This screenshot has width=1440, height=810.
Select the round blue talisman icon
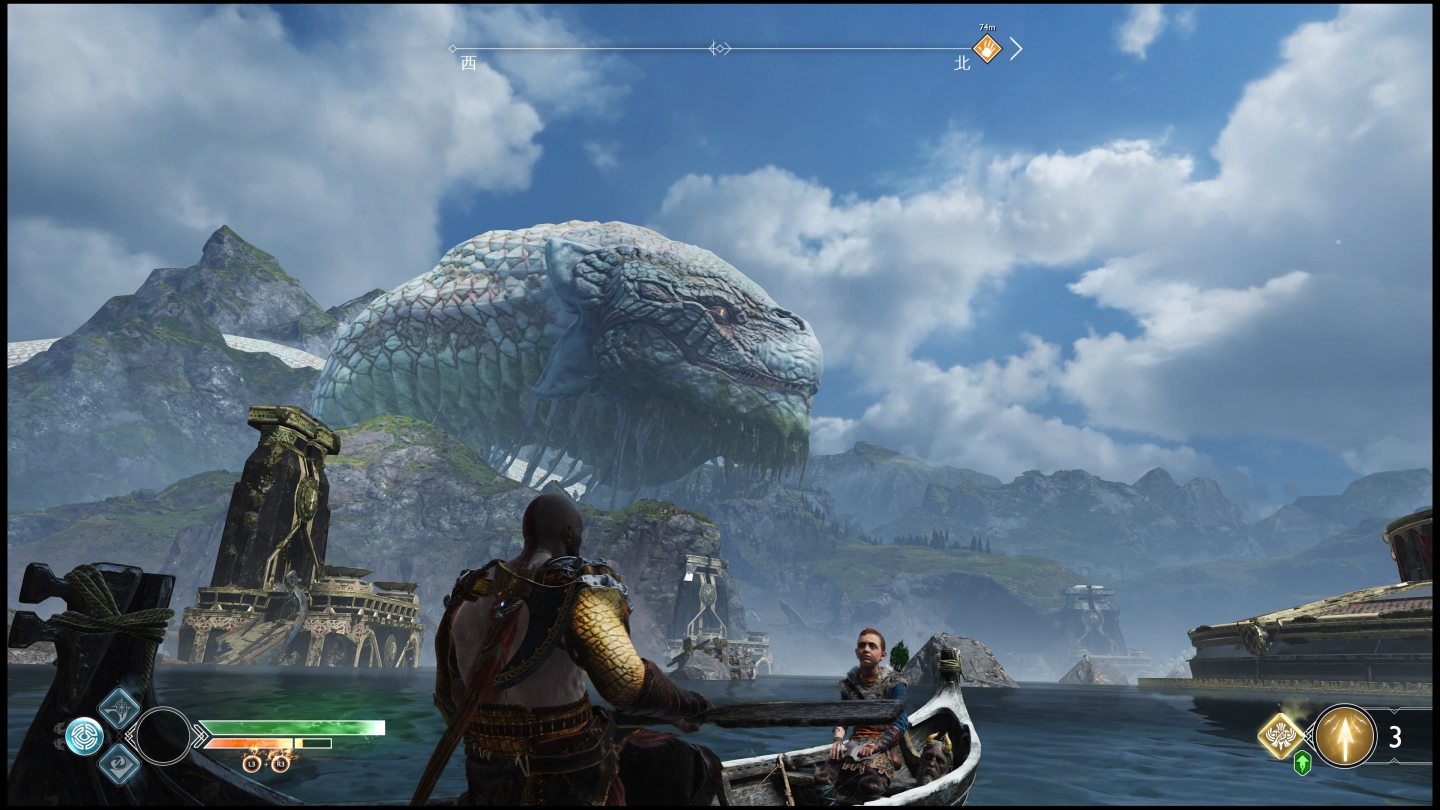click(x=84, y=736)
